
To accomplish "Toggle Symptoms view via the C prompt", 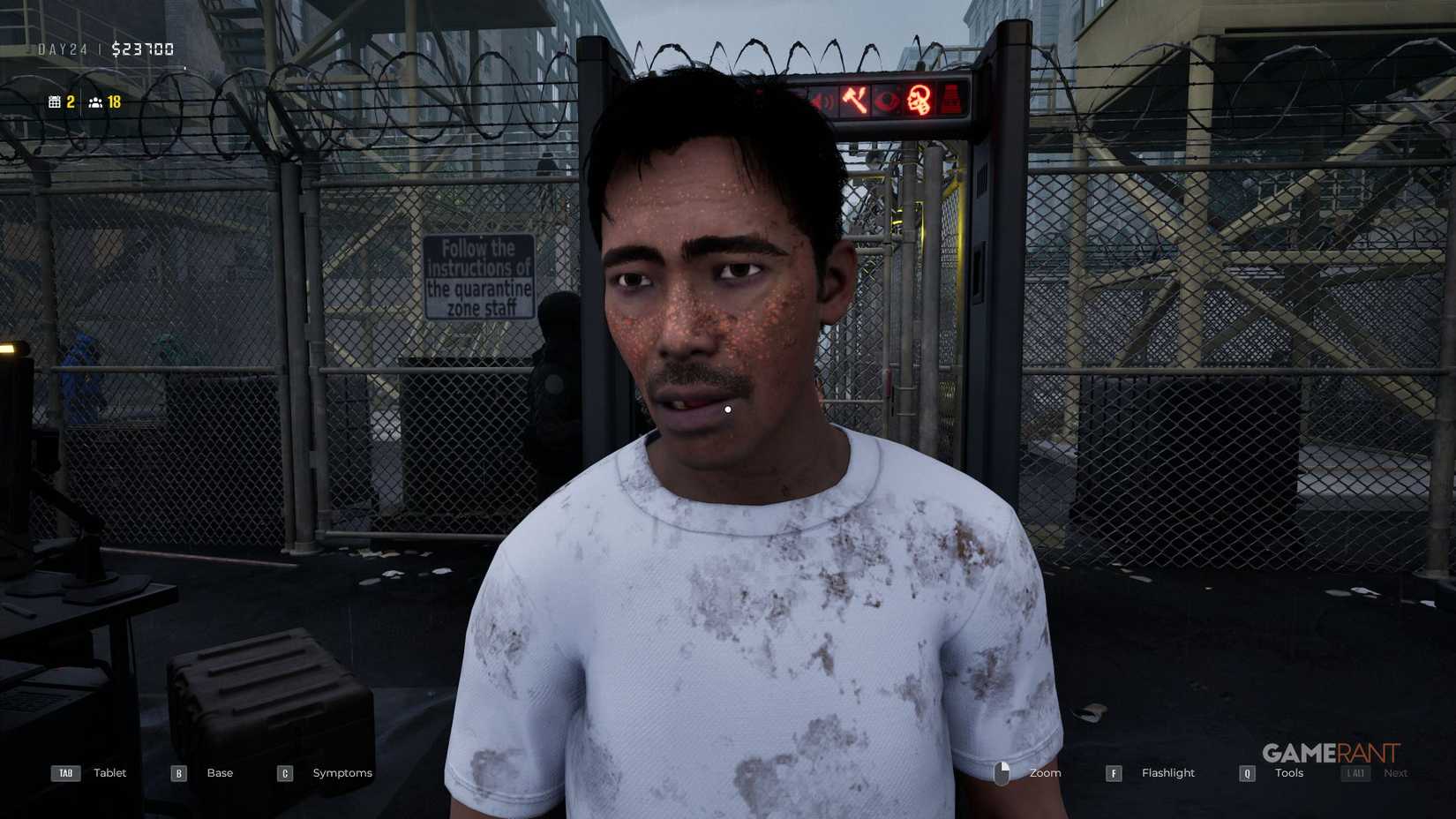I will coord(284,773).
